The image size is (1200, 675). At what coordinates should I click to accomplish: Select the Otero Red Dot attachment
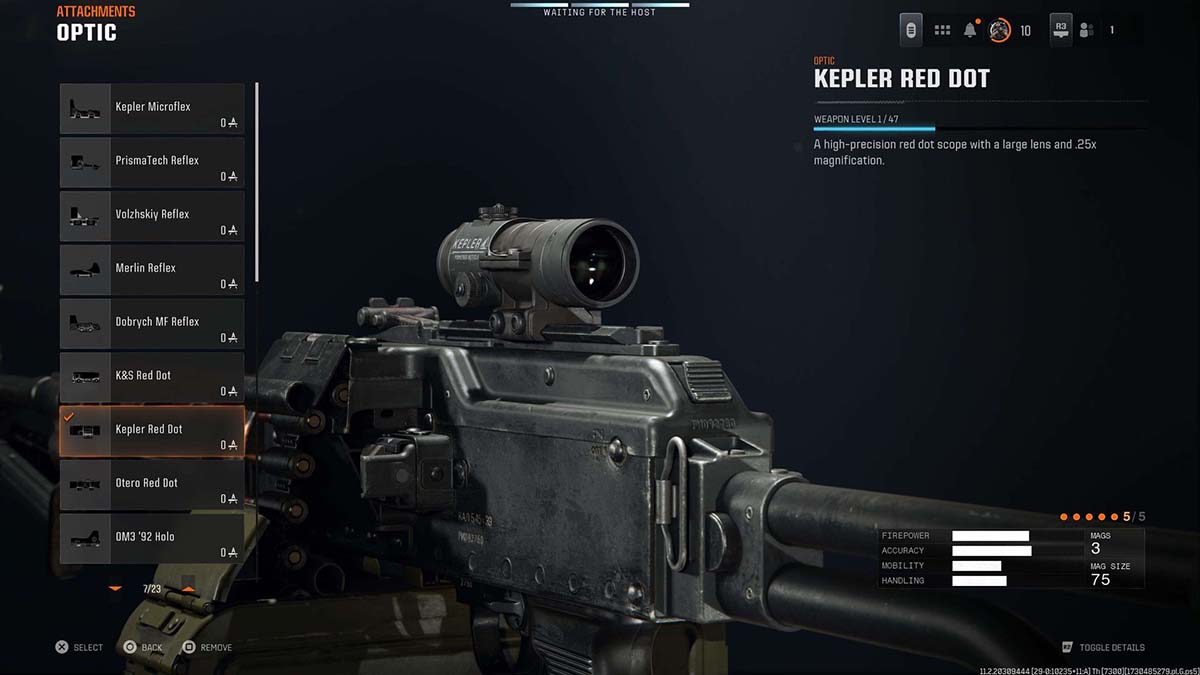[x=152, y=485]
